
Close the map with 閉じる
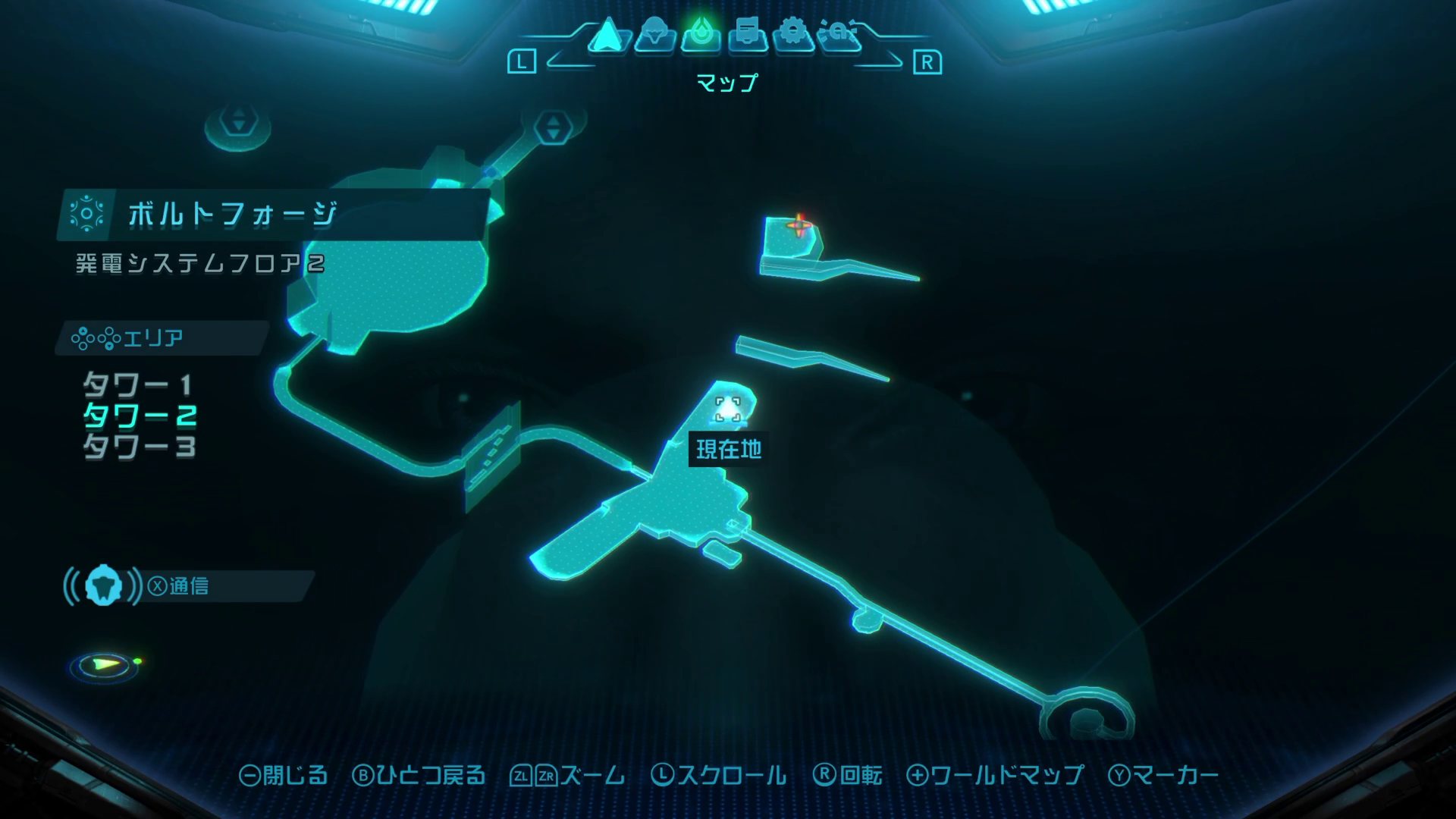[x=284, y=775]
